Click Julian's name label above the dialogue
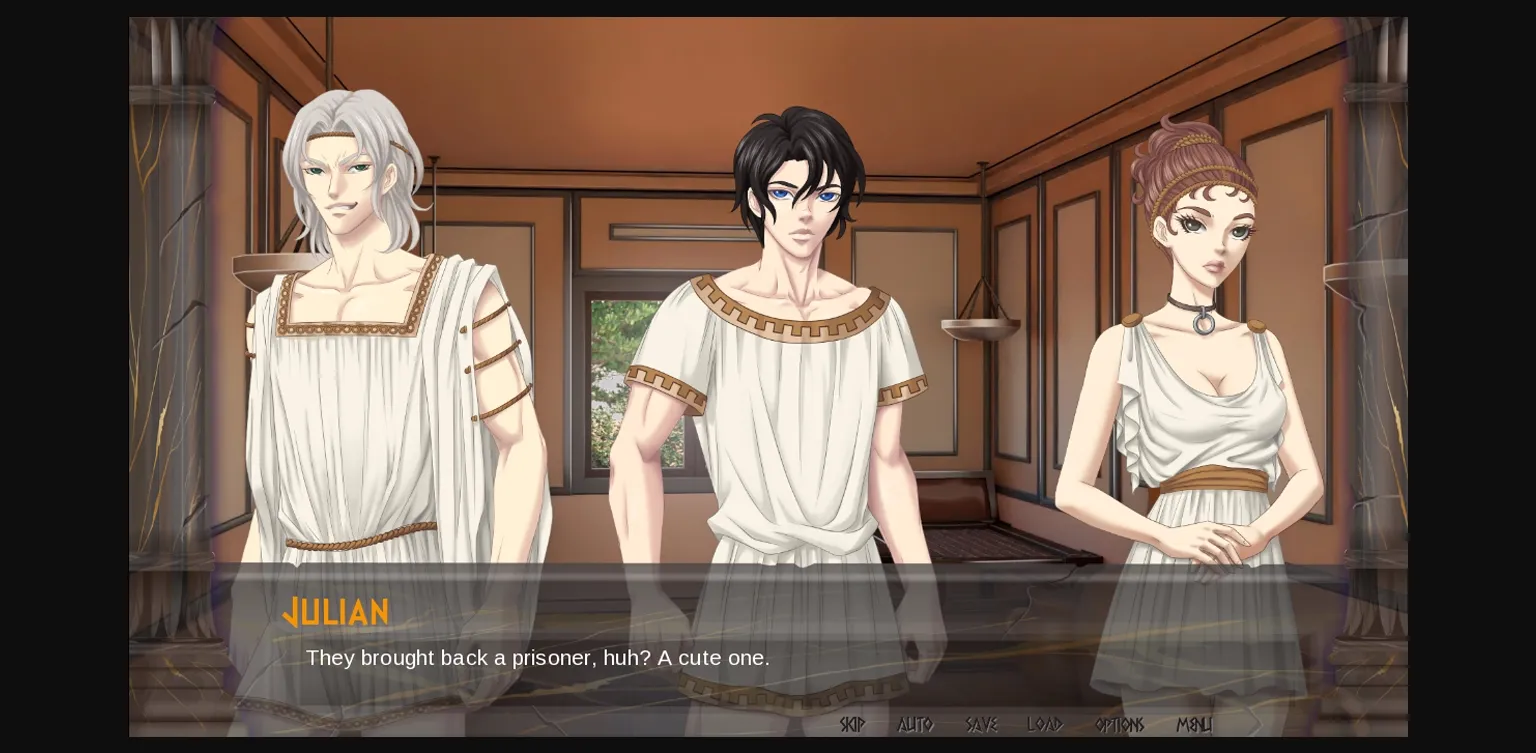This screenshot has height=753, width=1536. [337, 613]
